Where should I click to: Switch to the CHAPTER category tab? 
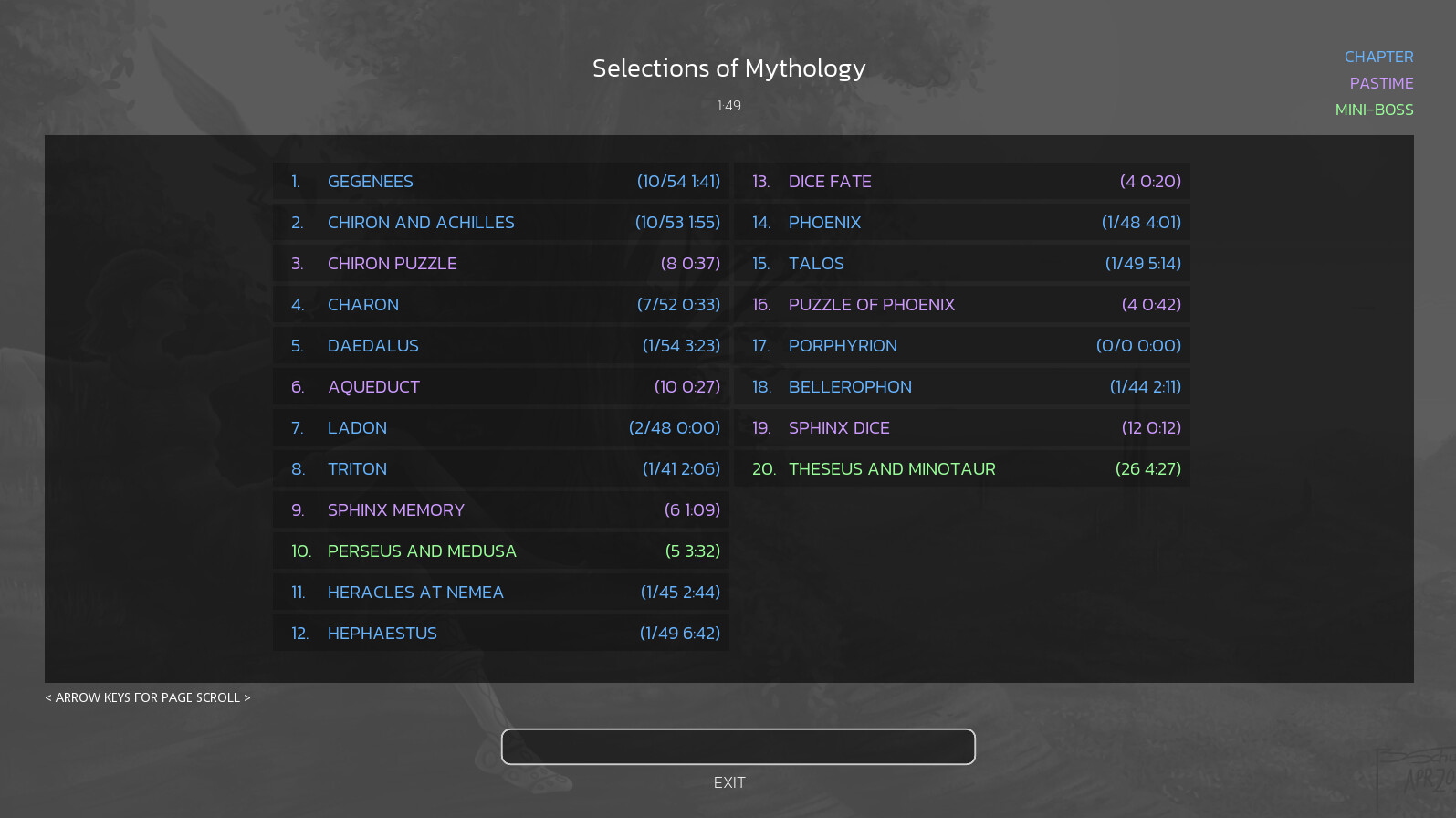[1378, 56]
